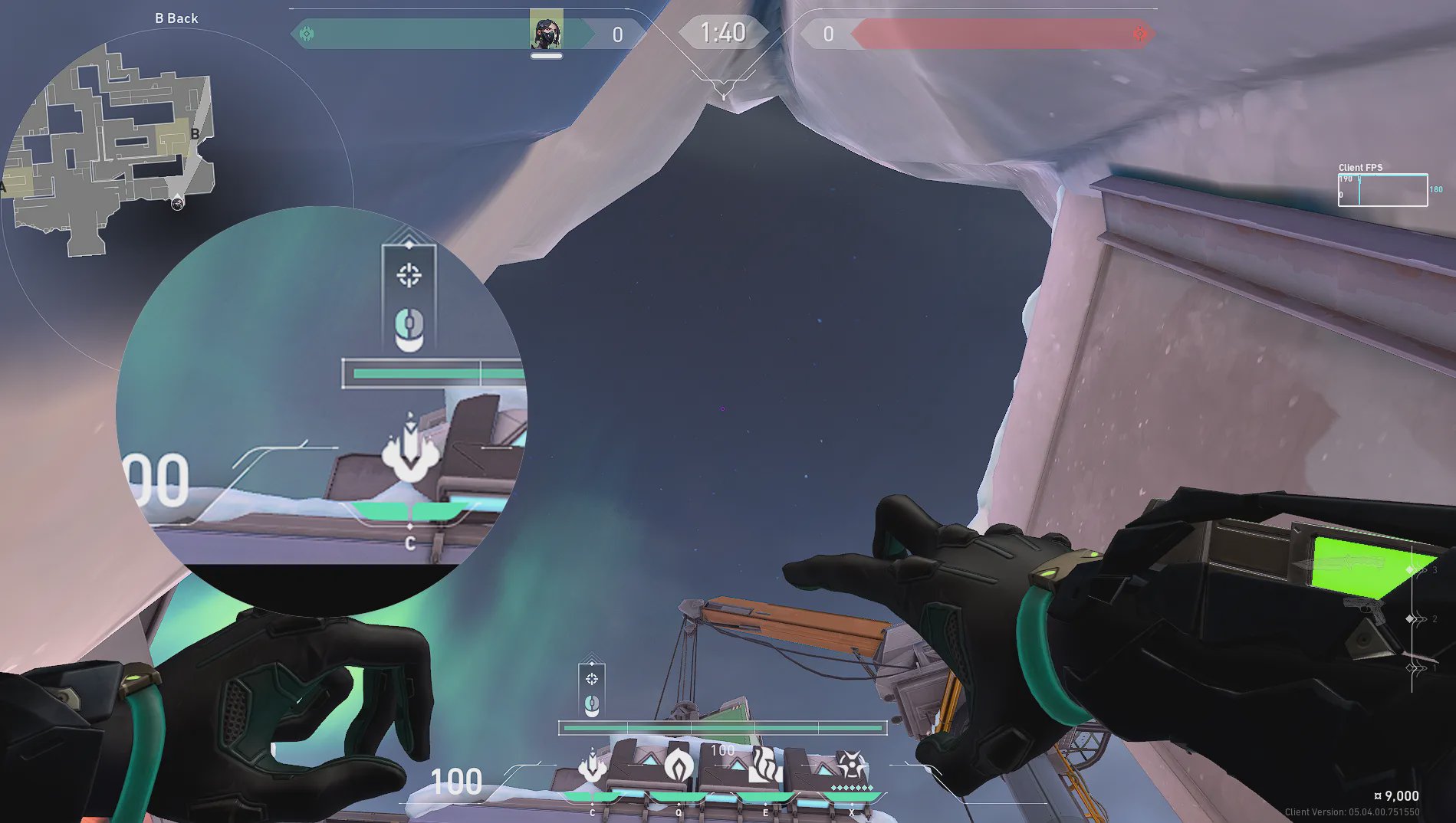Select the pistol sidearm weapon slot
1456x823 pixels.
tap(1362, 610)
